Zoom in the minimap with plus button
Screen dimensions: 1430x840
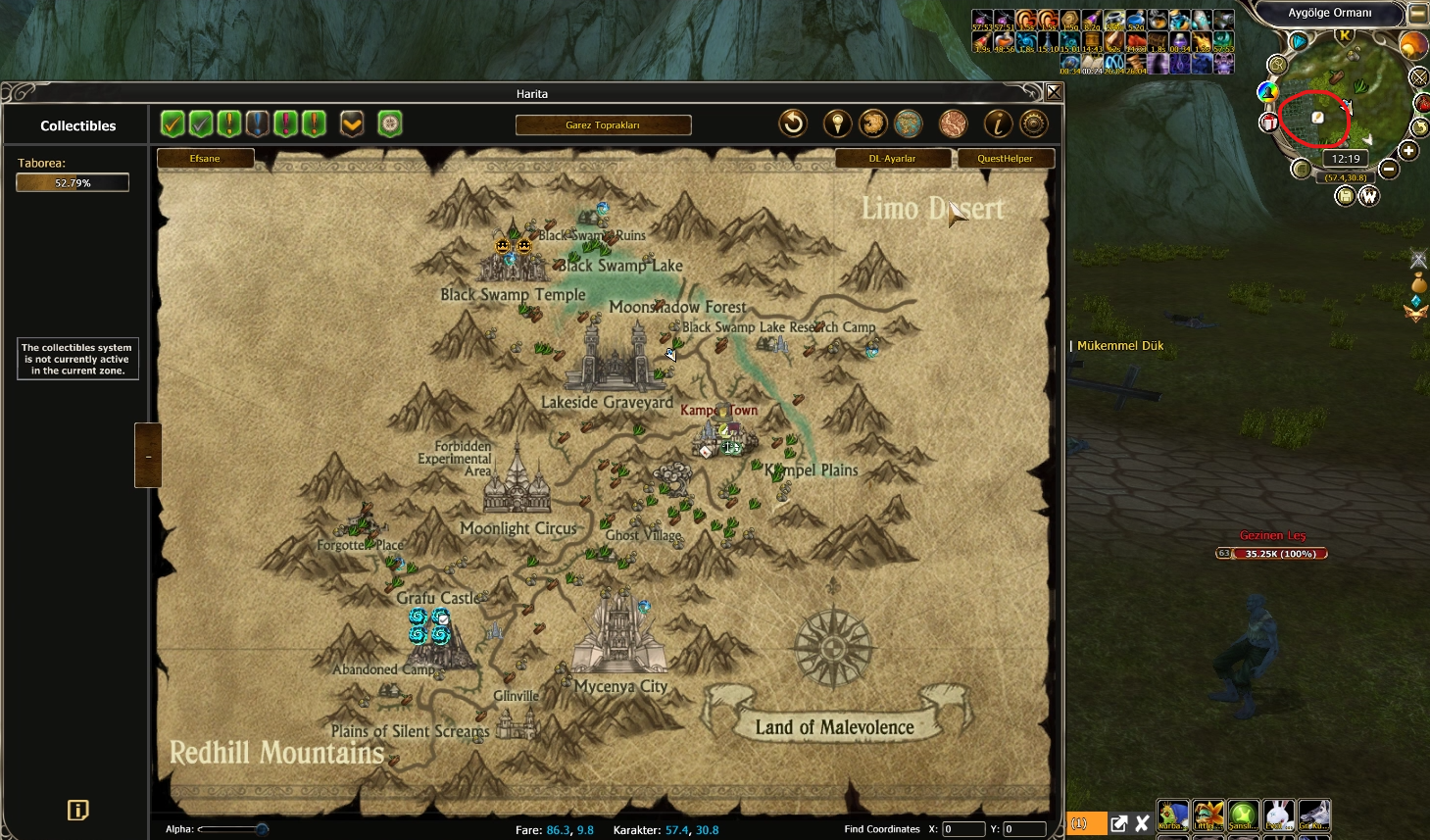click(1408, 151)
